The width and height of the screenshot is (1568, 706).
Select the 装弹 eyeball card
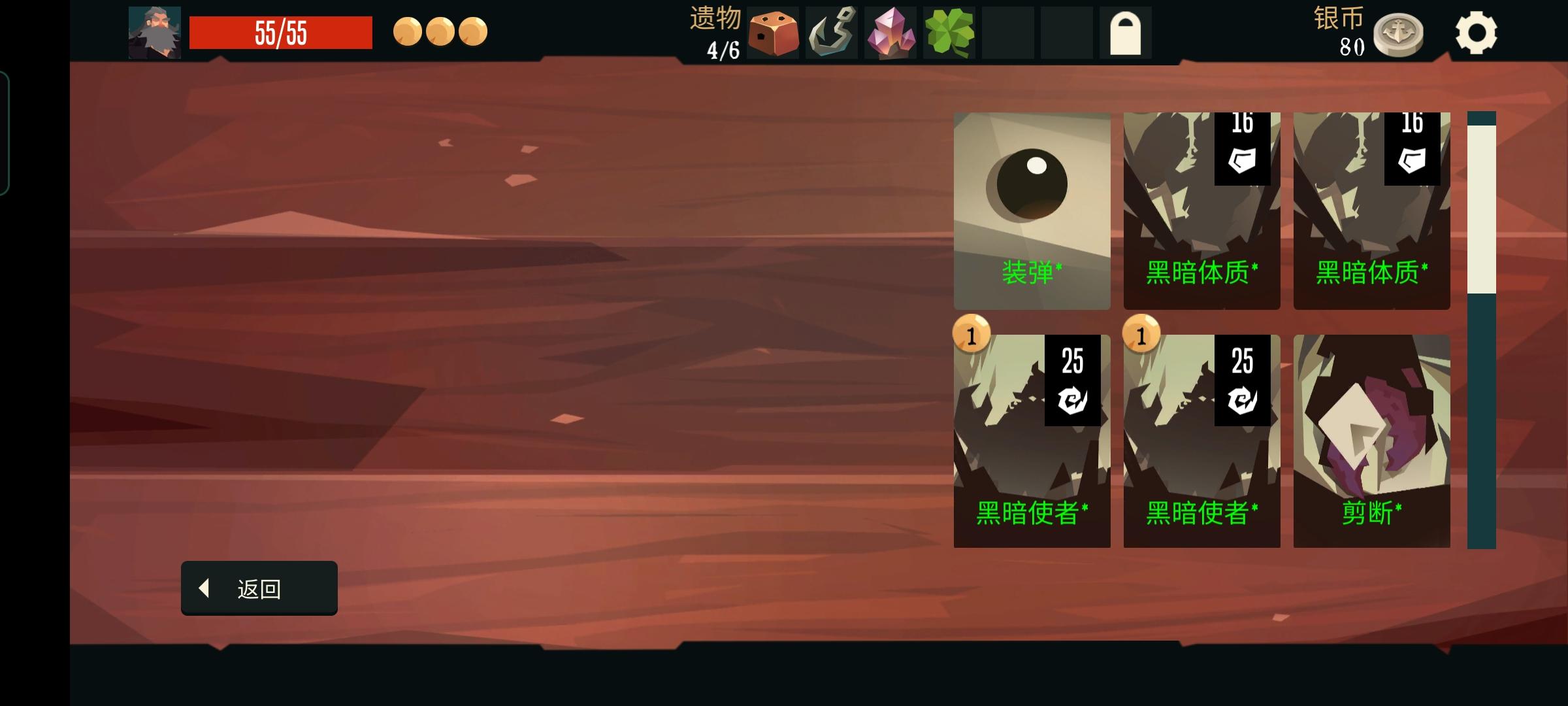1032,209
